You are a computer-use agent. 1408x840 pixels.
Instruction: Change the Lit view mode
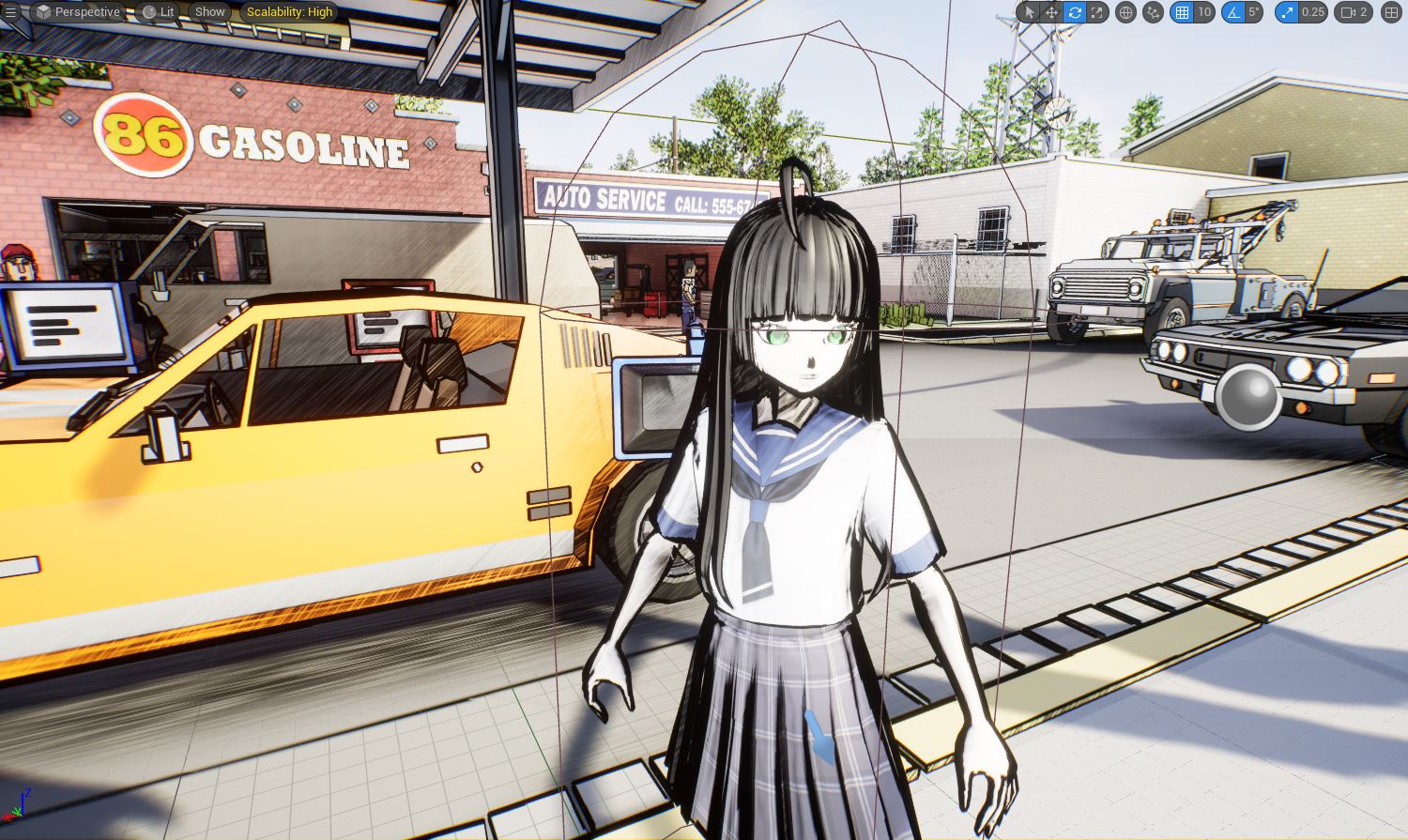[x=159, y=12]
